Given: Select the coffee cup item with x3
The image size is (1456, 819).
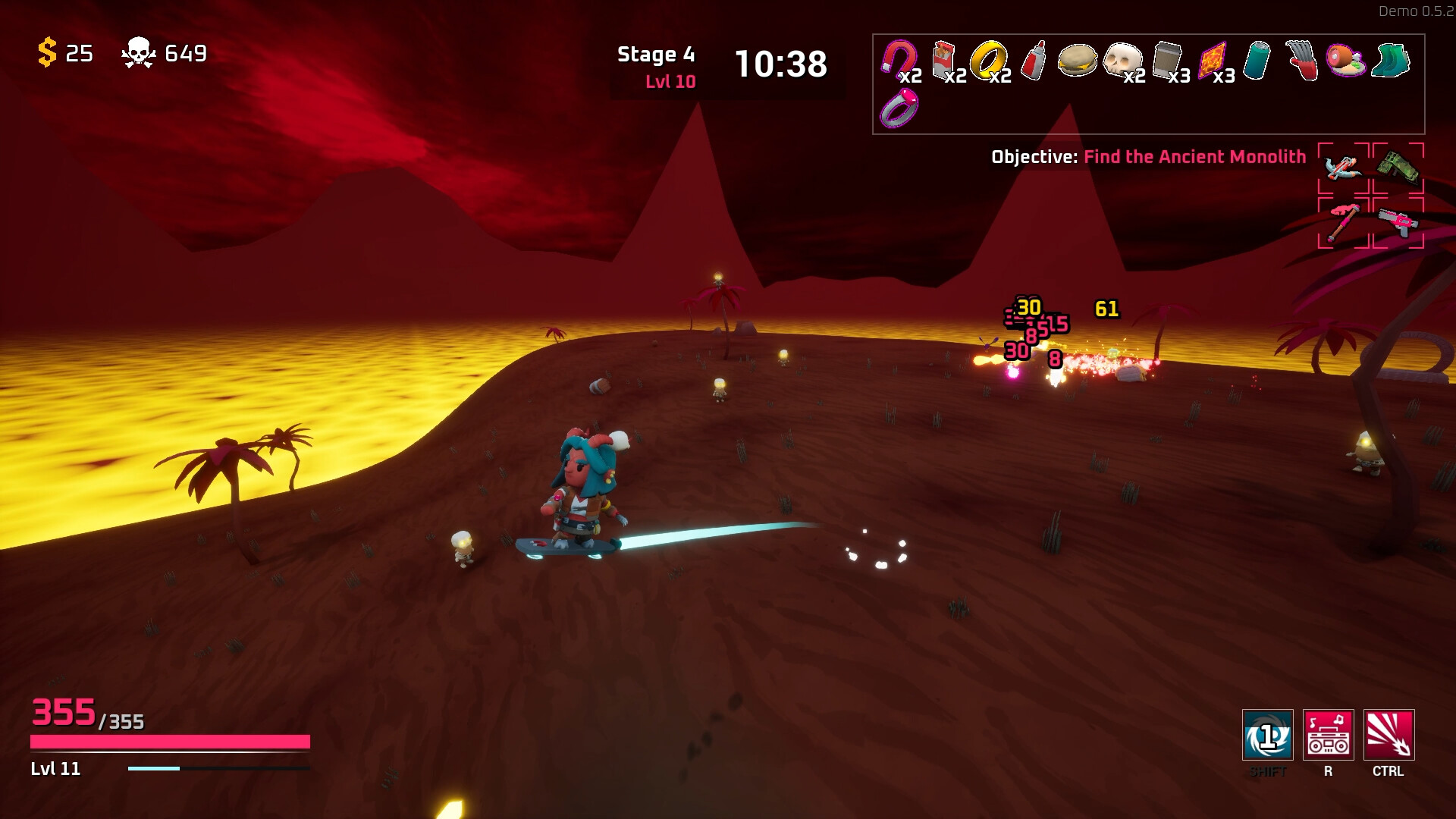Looking at the screenshot, I should pos(1166,61).
